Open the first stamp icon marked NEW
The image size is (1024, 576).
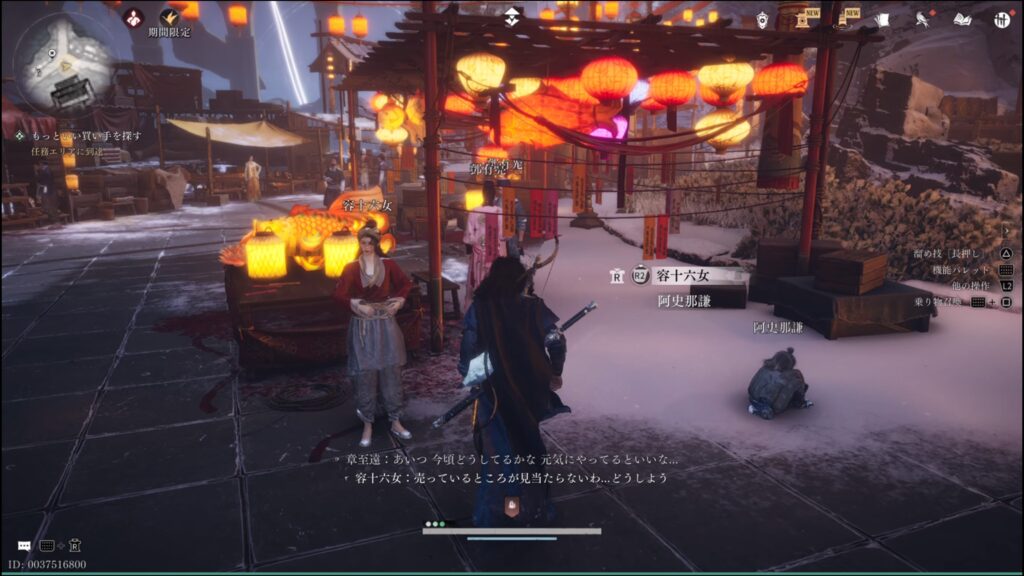(805, 19)
